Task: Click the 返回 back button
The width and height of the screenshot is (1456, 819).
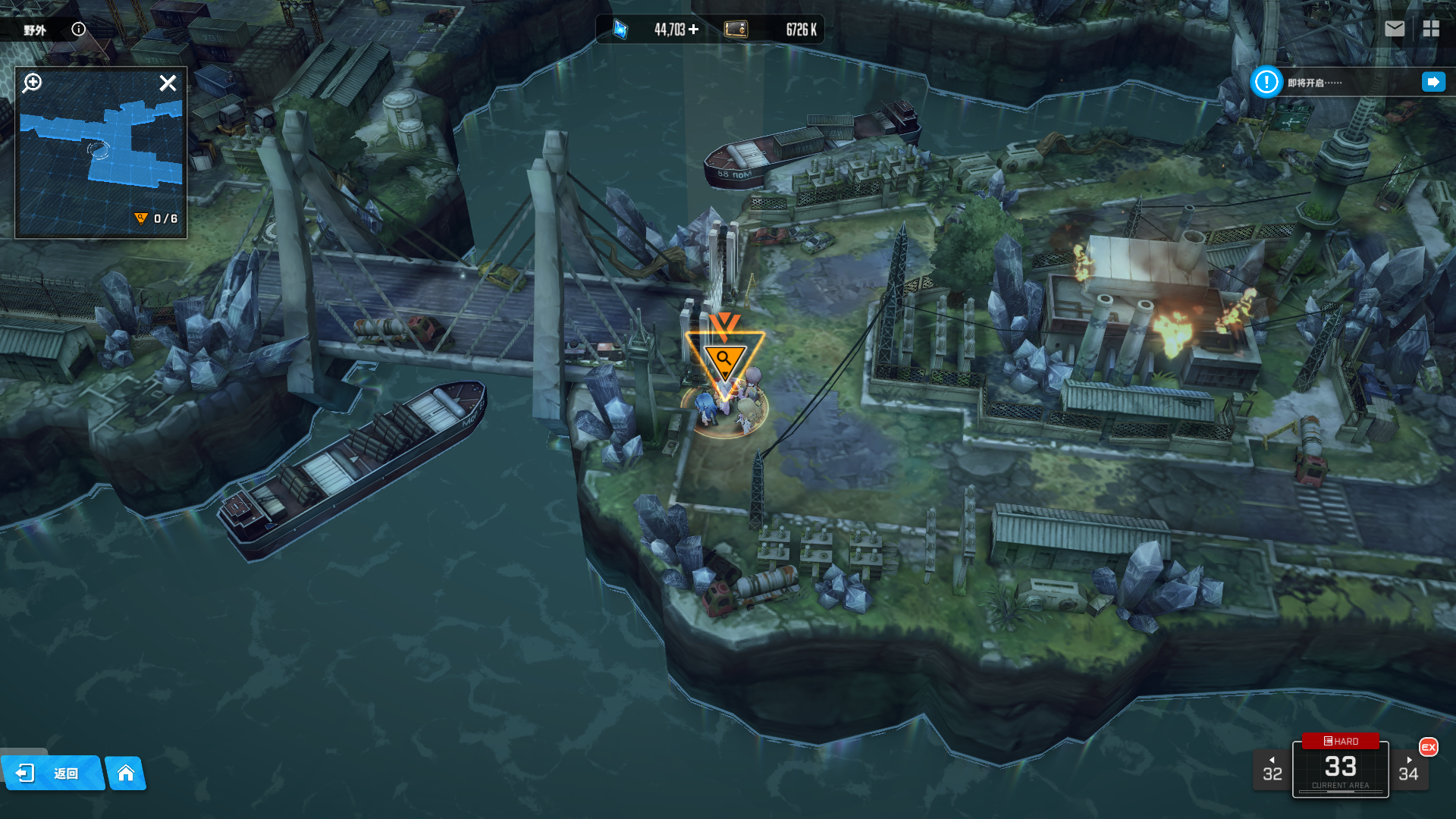Action: 52,773
